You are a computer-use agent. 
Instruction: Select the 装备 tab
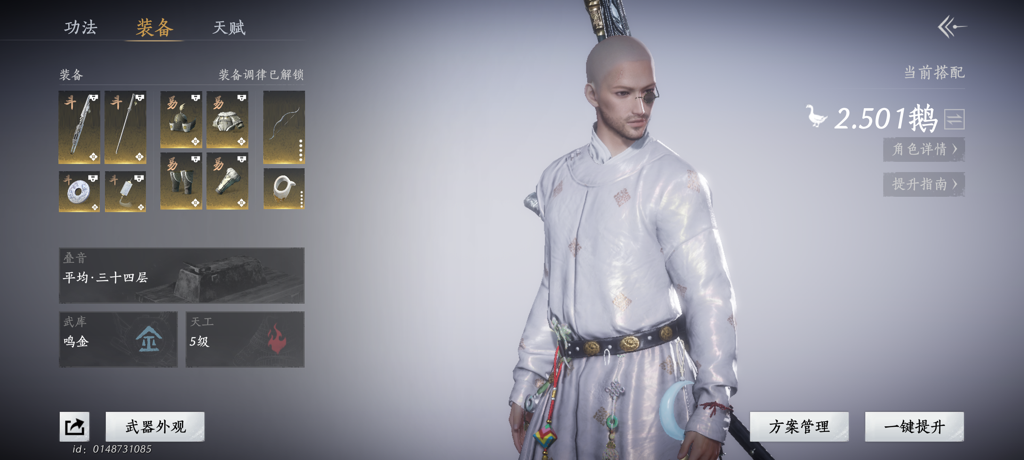(x=154, y=27)
